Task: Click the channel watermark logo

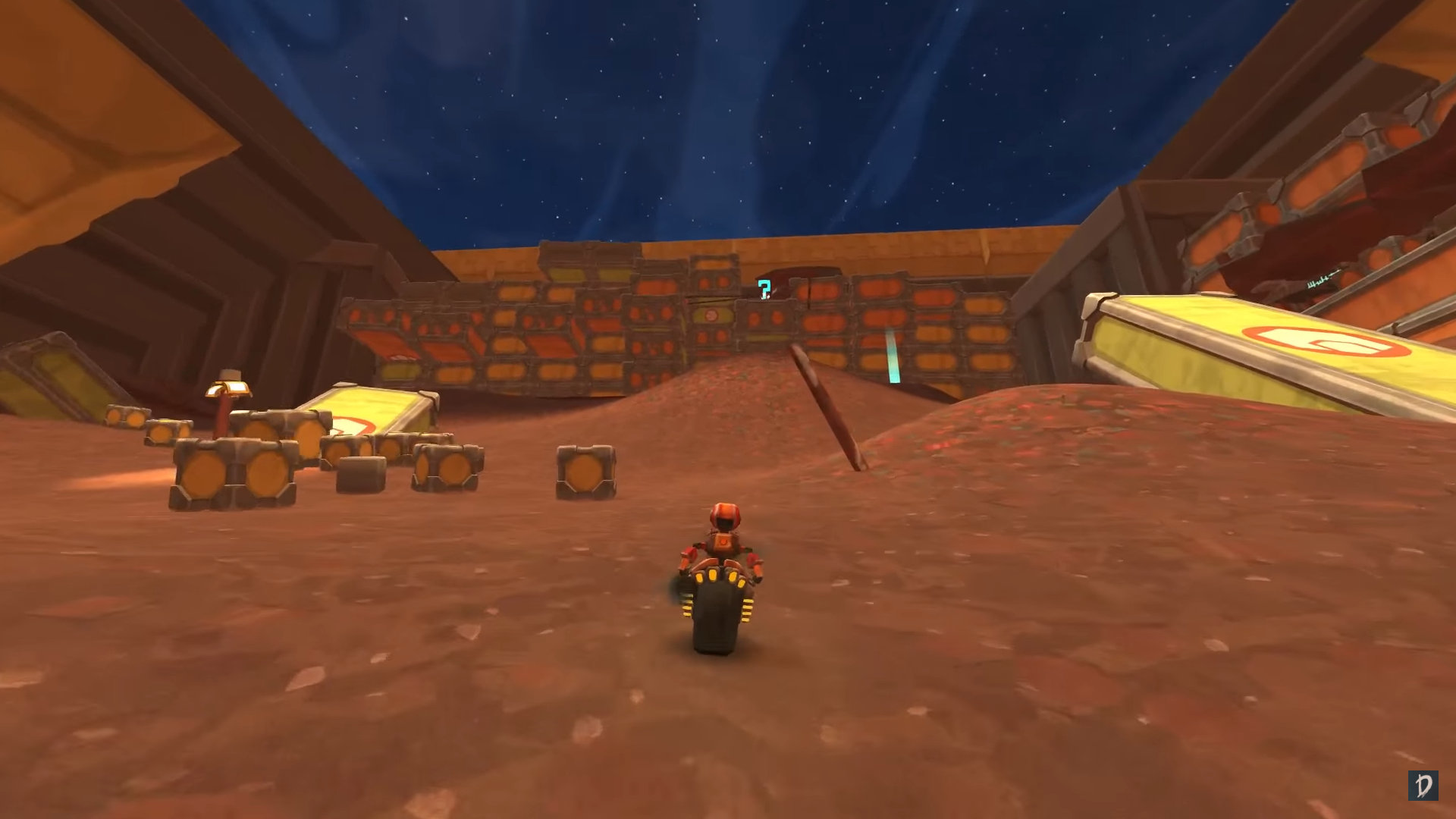Action: point(1423,786)
